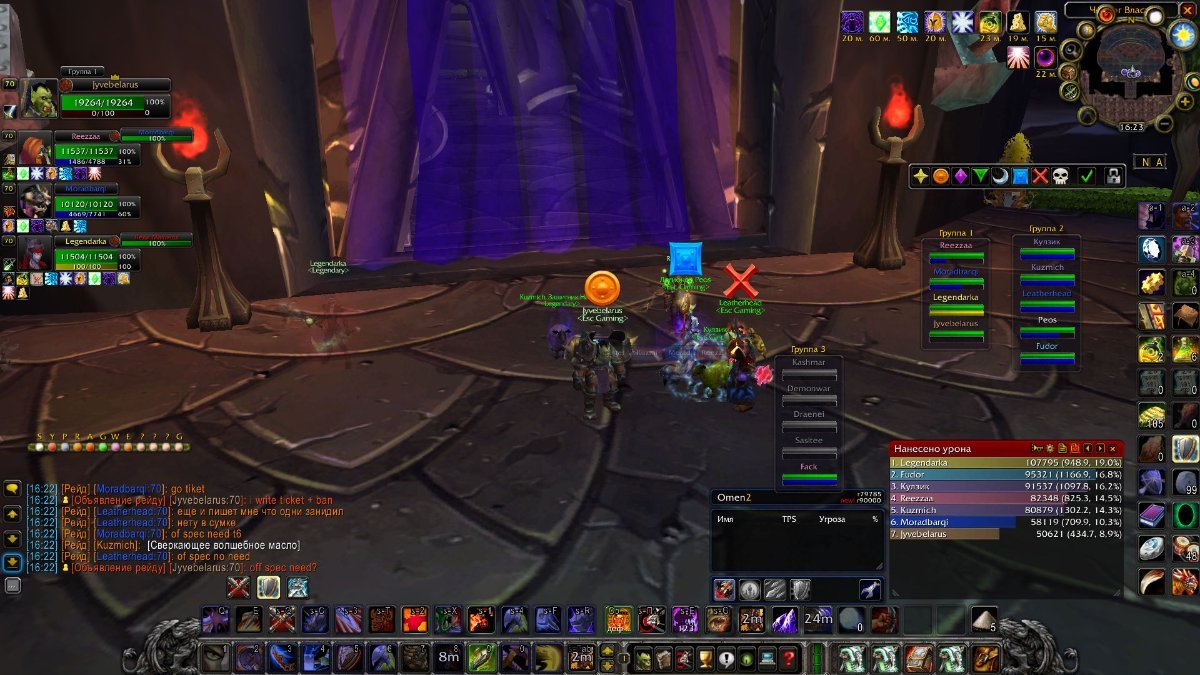Viewport: 1200px width, 675px height.
Task: Switch to the defensive shield stance icon
Action: pyautogui.click(x=799, y=589)
